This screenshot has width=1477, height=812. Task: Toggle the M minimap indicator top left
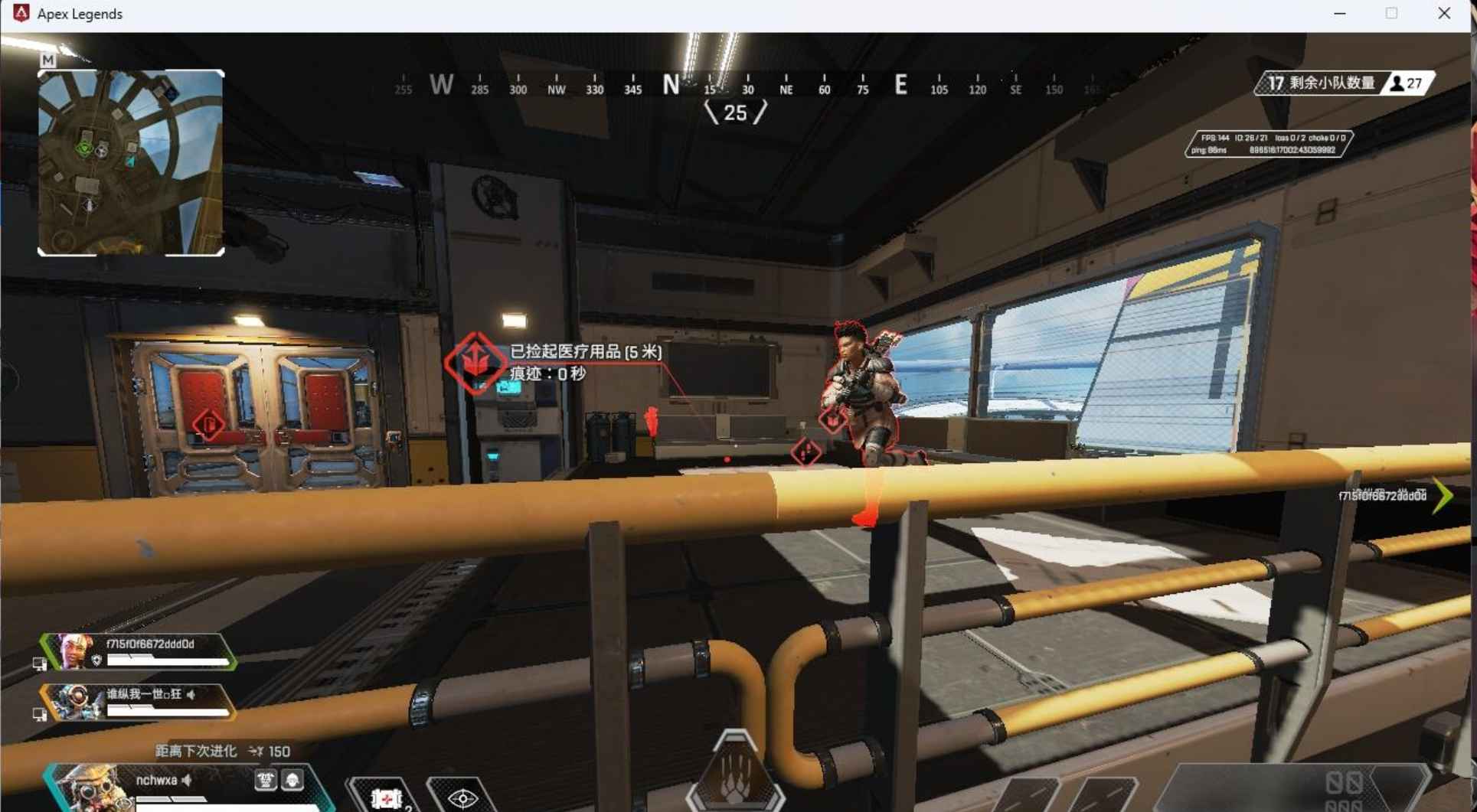coord(47,59)
